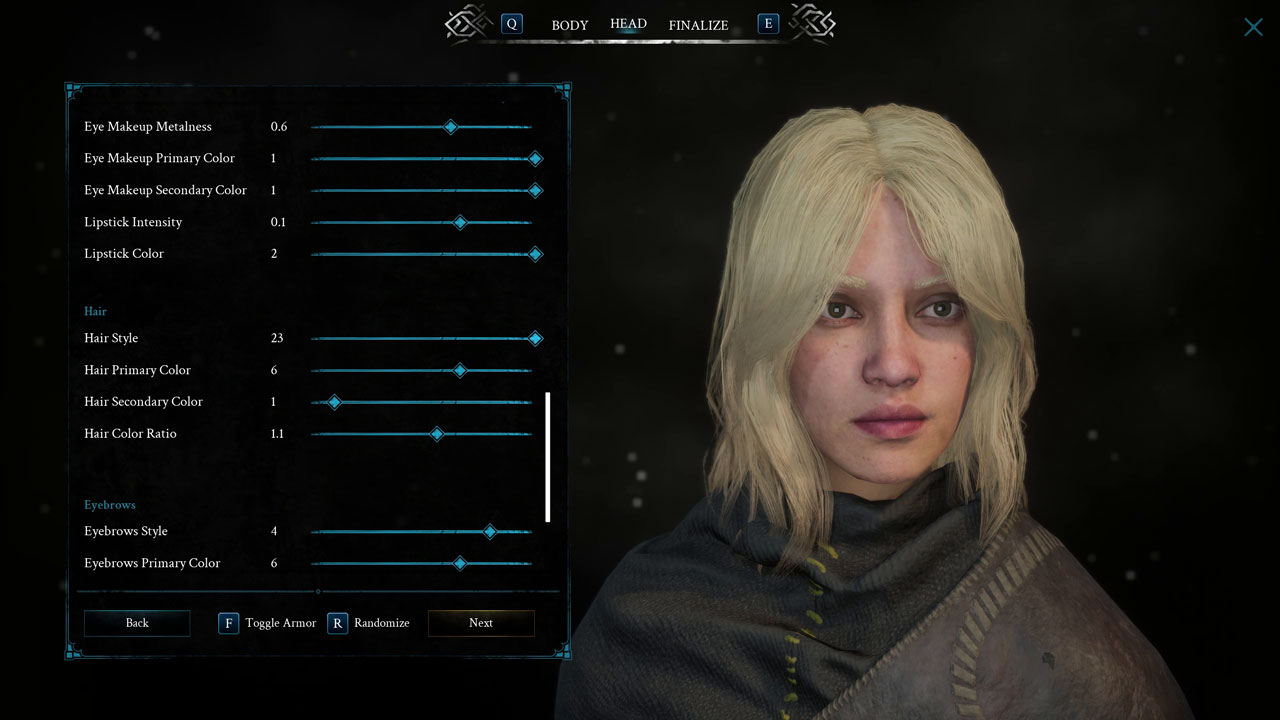Select the HEAD tab
Screen dimensions: 1280x720
coord(628,23)
